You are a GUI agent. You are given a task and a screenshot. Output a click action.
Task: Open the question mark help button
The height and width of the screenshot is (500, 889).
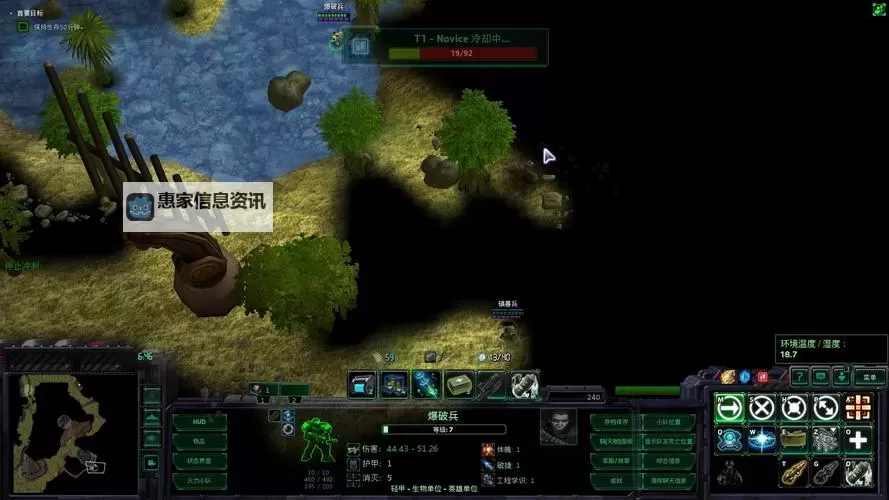pos(798,376)
